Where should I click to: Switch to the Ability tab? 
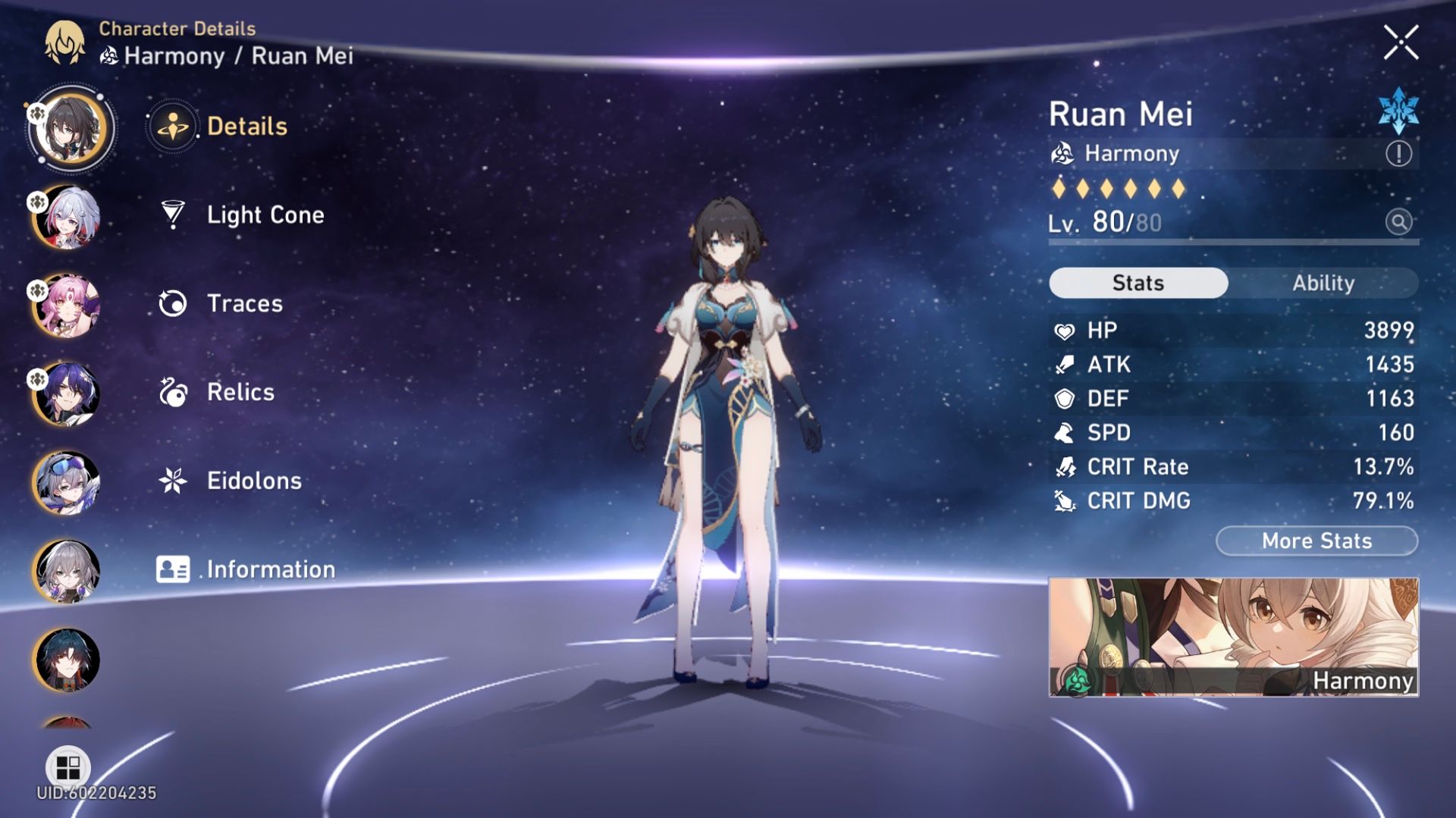click(1324, 283)
